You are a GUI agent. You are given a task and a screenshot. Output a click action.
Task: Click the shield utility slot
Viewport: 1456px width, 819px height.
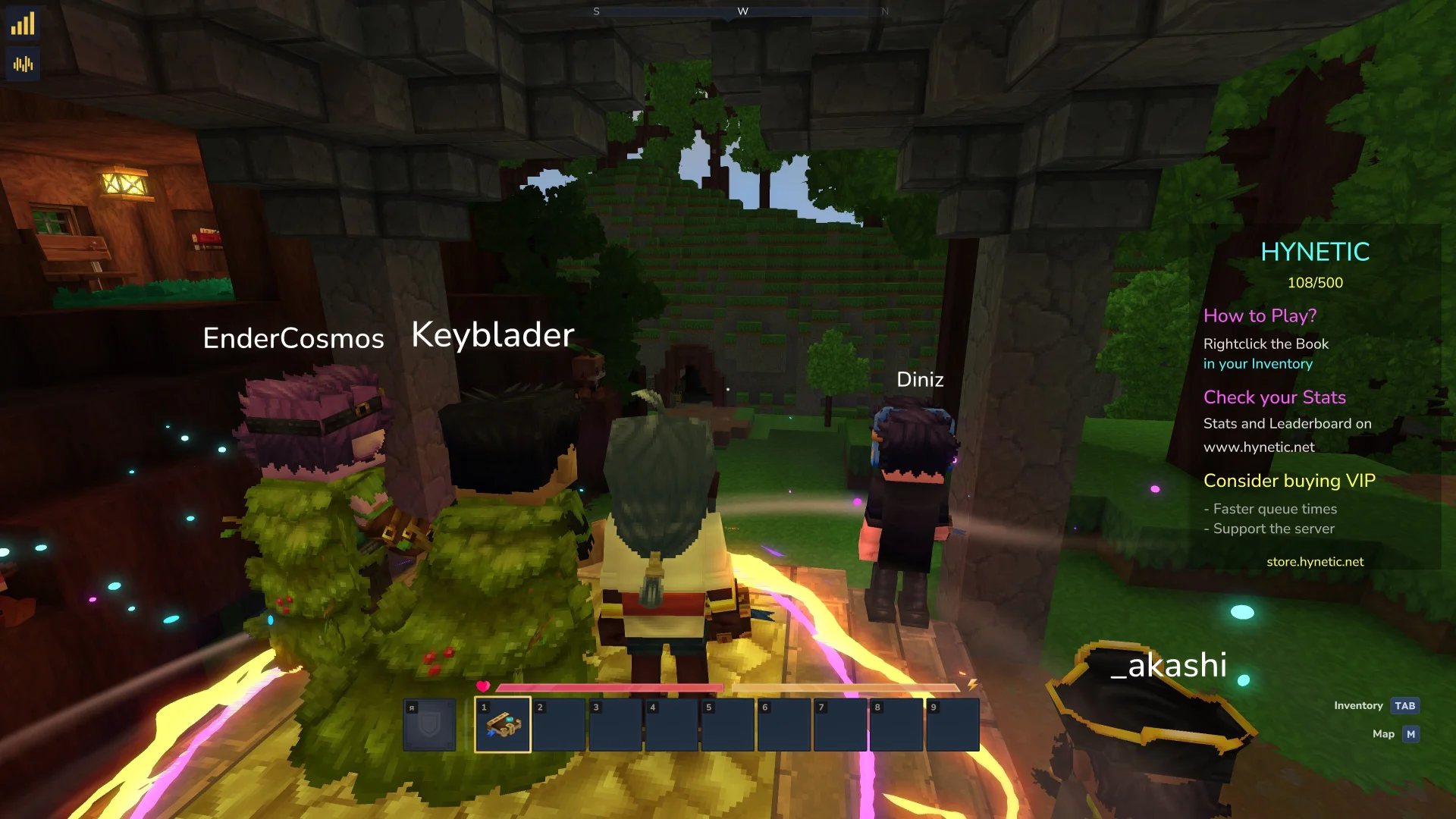(429, 726)
